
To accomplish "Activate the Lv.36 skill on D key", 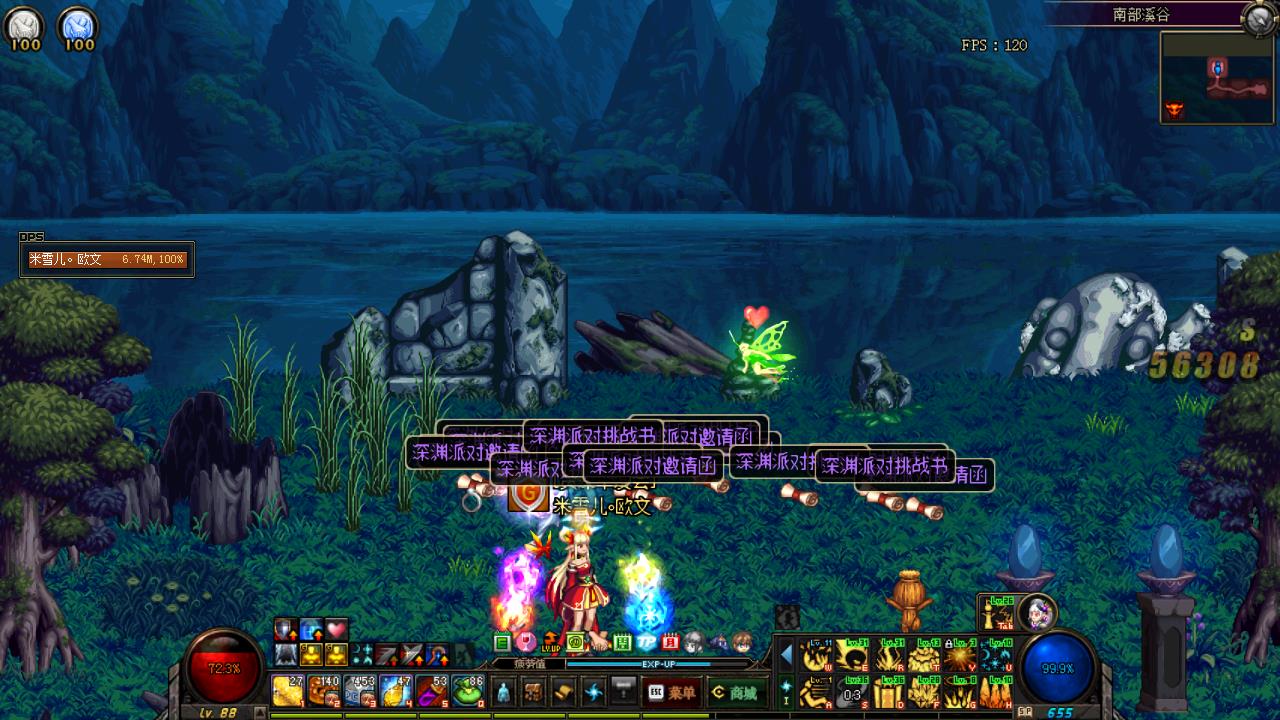I will 888,692.
